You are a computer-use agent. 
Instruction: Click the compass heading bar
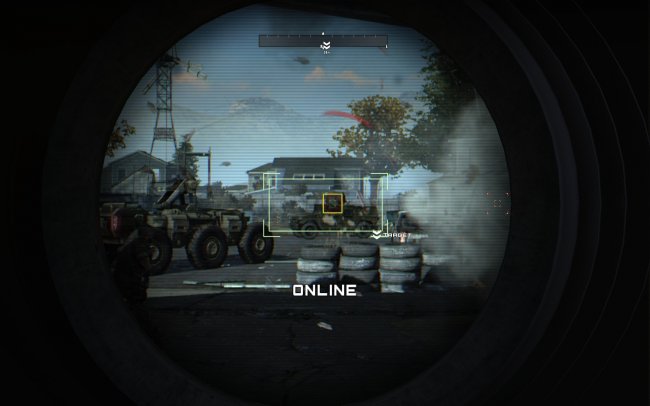tap(323, 41)
